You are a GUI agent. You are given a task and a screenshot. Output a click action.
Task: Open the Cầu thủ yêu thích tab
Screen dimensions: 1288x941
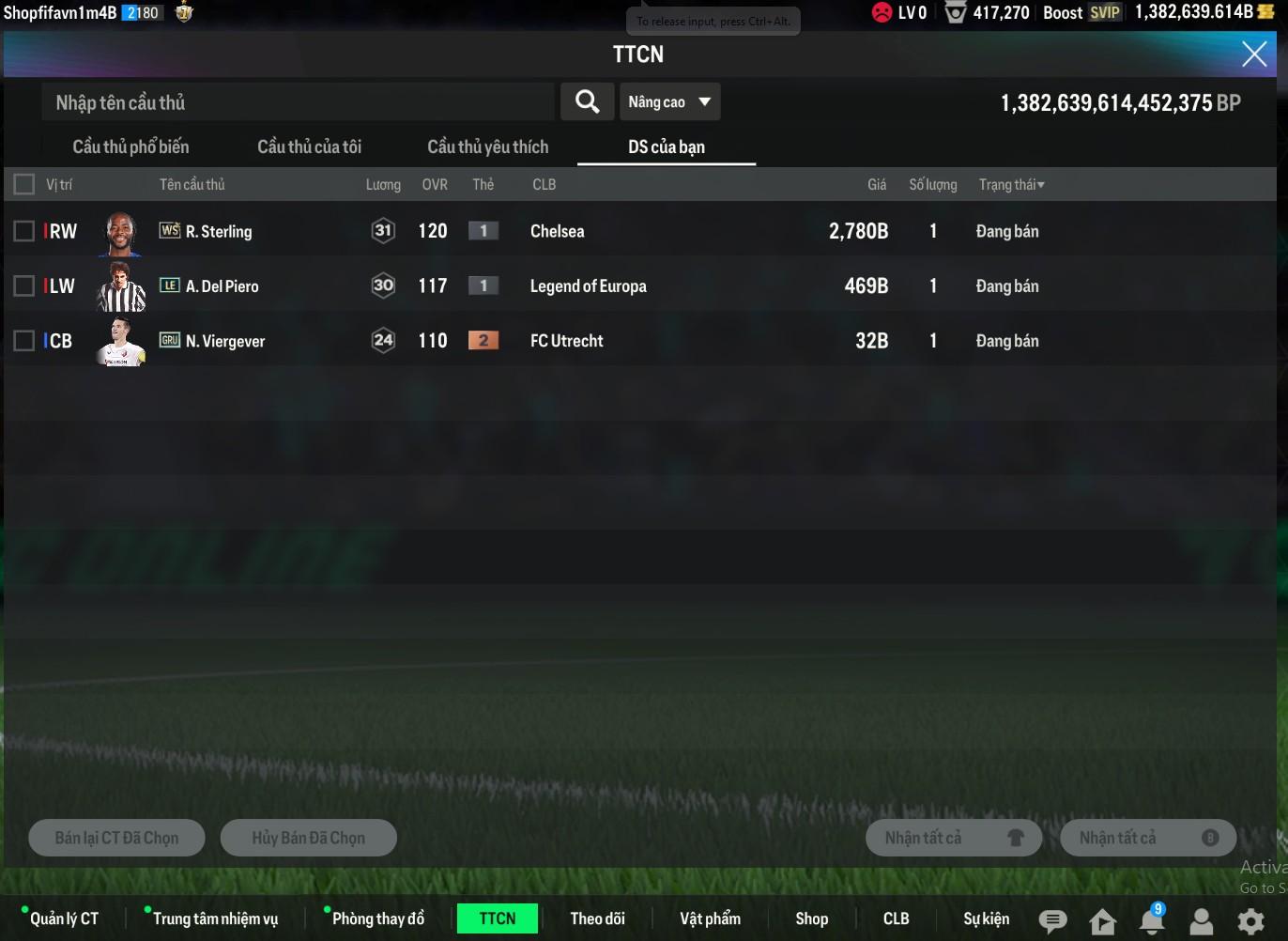tap(487, 147)
